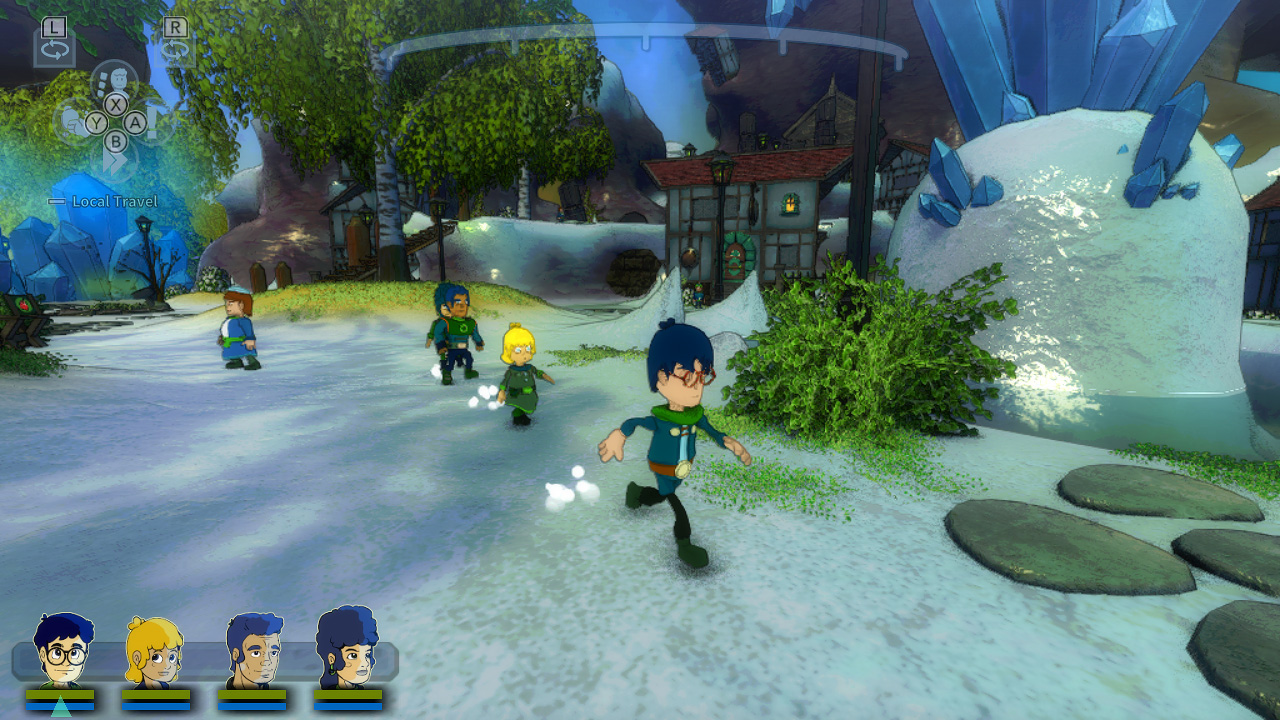Click the exclamation mark icon beside the A button
The height and width of the screenshot is (720, 1280).
click(151, 122)
